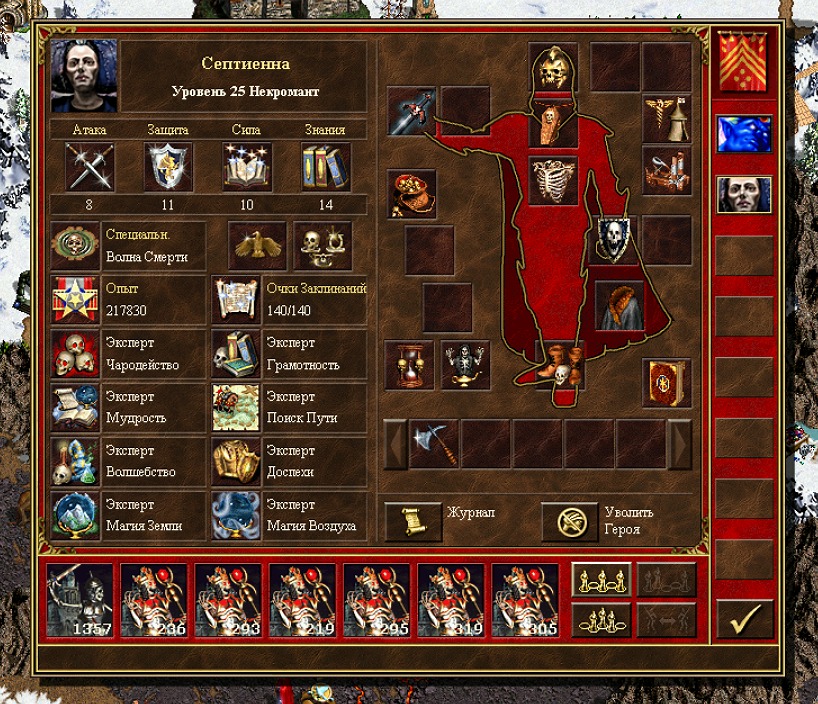Select the hourglass artifact slot
This screenshot has height=704, width=818.
point(410,364)
